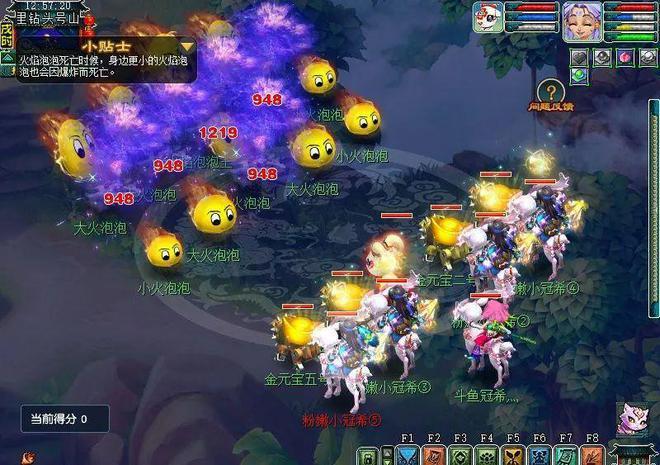660x465 pixels.
Task: Activate the F4 lotus skill icon
Action: (487, 456)
